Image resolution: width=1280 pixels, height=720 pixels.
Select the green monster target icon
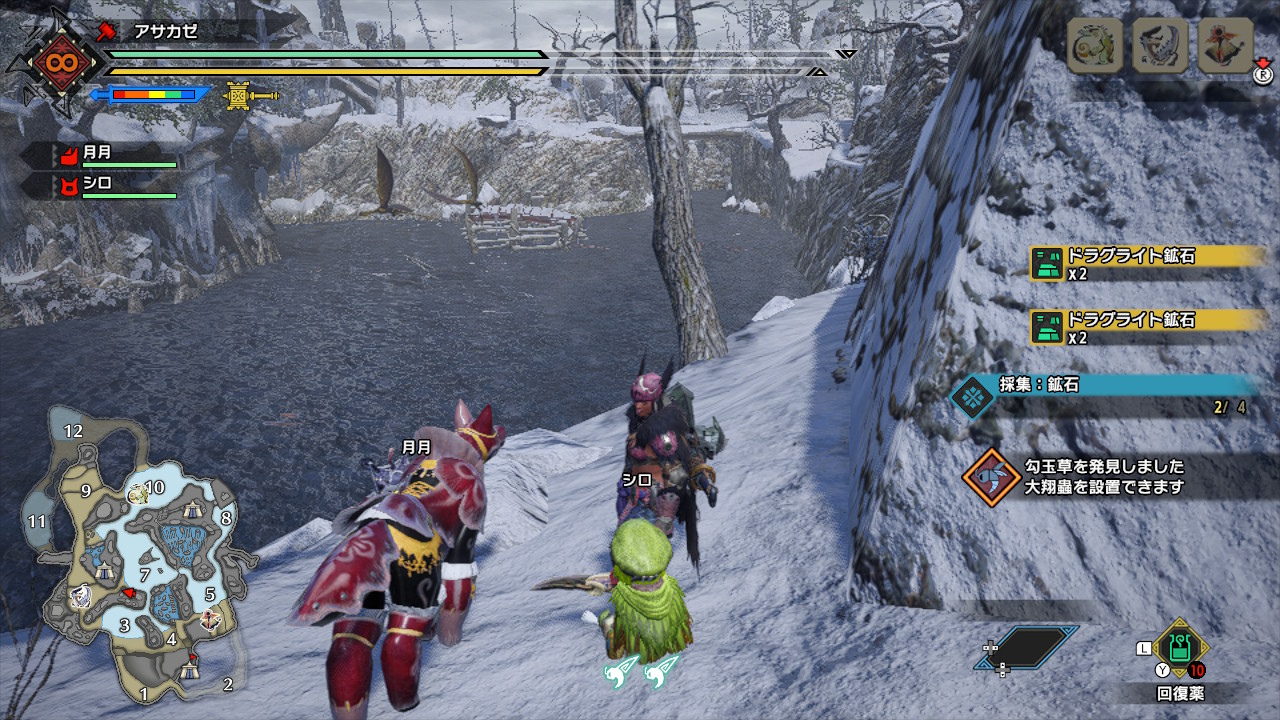pyautogui.click(x=1095, y=45)
